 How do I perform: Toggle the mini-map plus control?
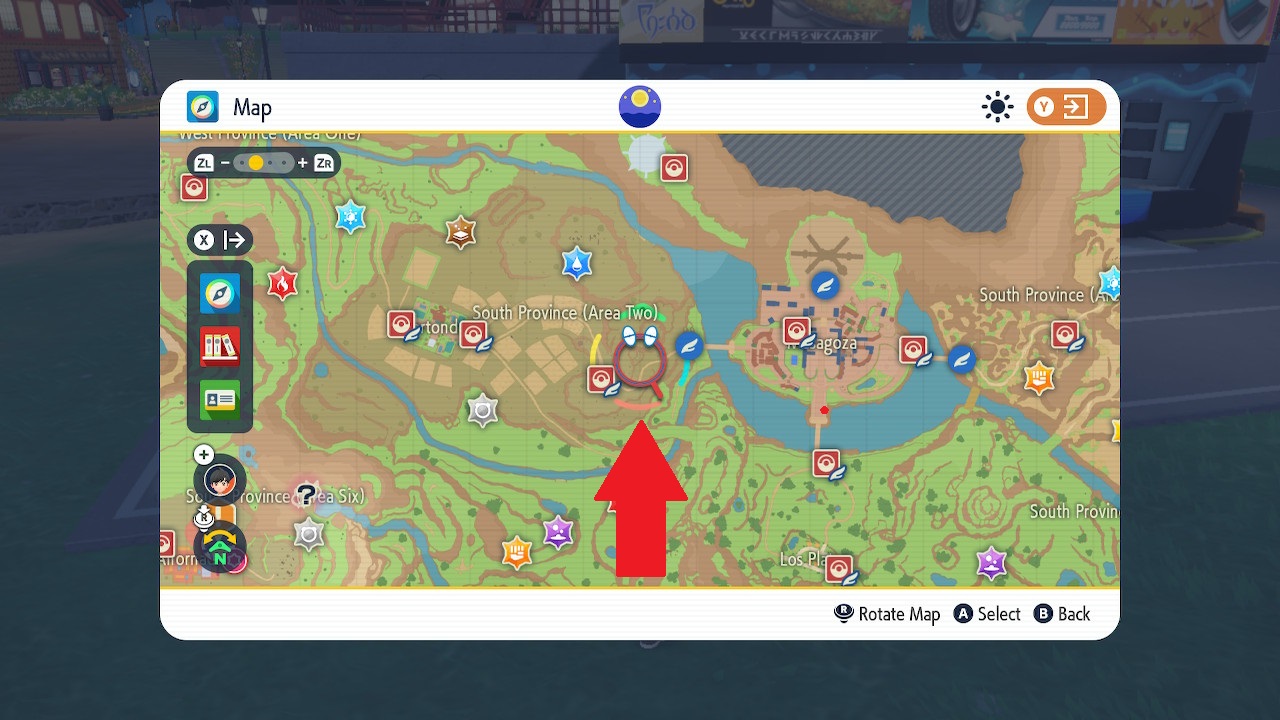pos(203,454)
